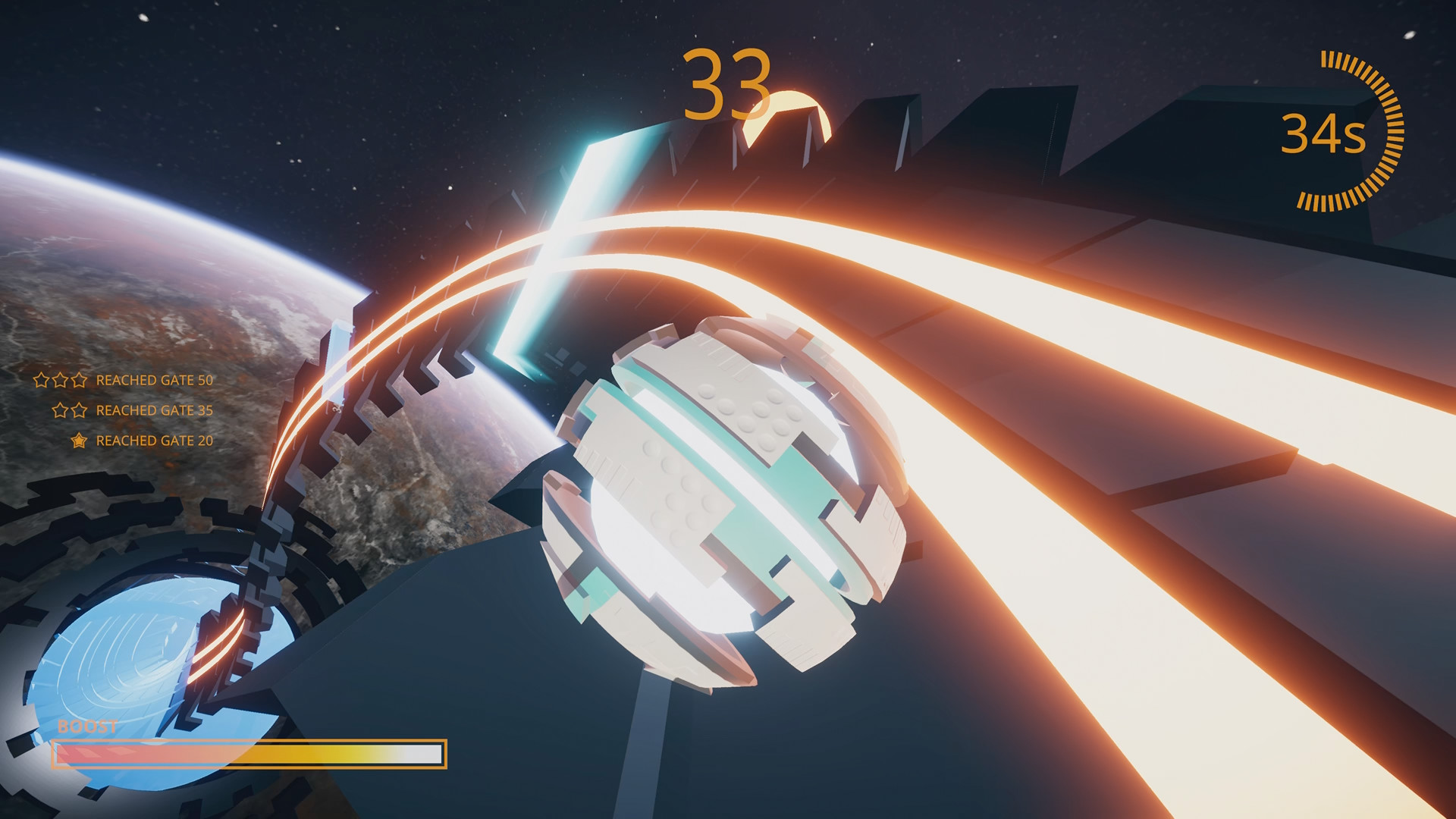Select the third star beside REACHED GATE 50

(x=78, y=380)
